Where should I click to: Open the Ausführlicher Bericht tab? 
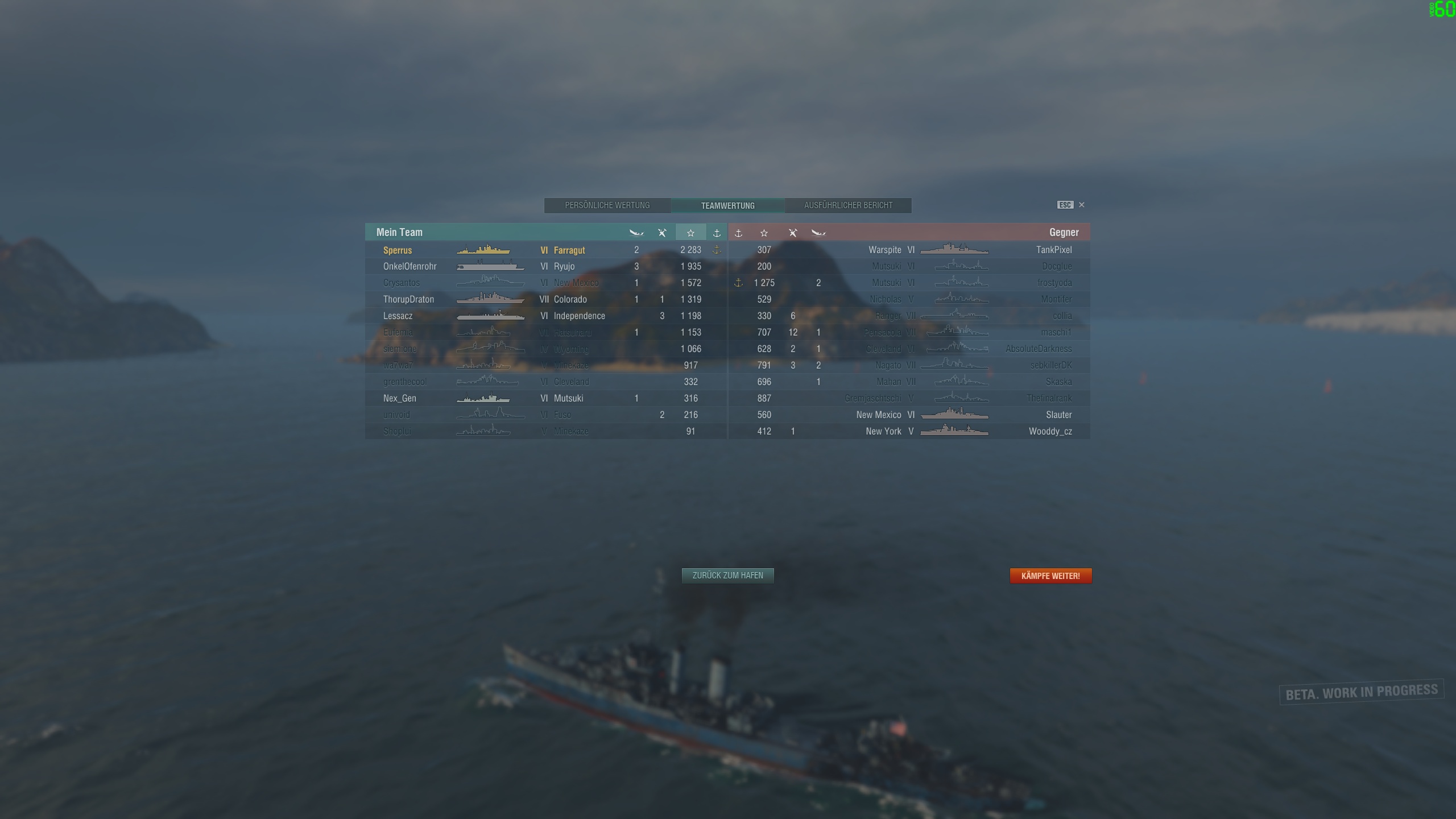(x=848, y=205)
